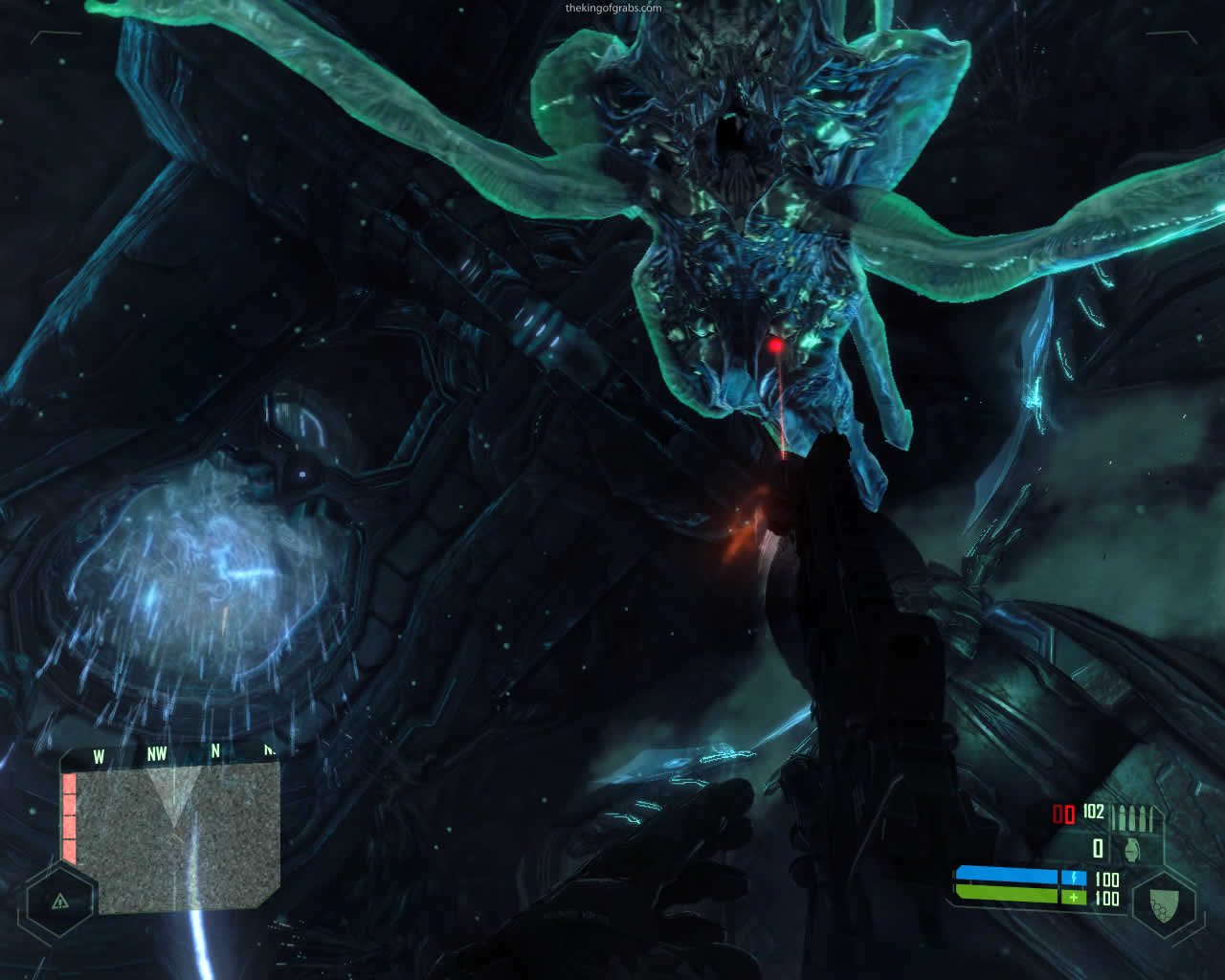Click the radar minimap panel
Image resolution: width=1225 pixels, height=980 pixels.
pos(177,835)
